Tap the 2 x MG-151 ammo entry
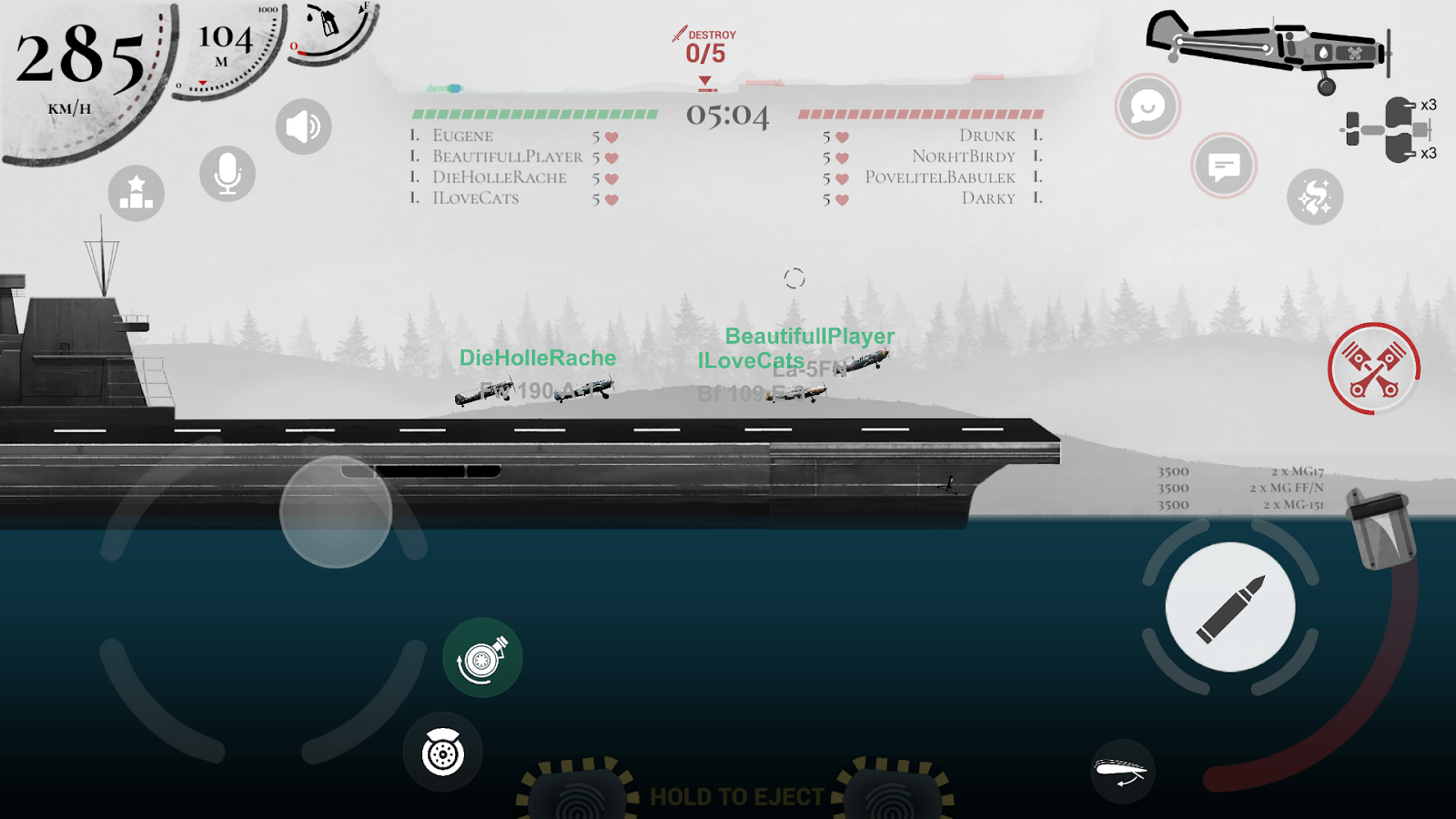This screenshot has height=819, width=1456. click(x=1292, y=503)
